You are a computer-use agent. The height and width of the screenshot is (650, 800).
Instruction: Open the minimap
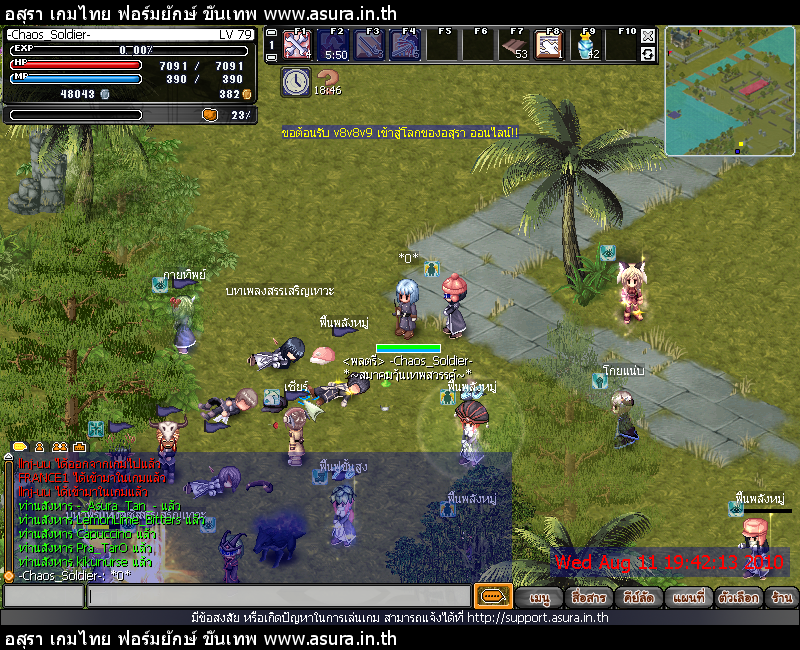tap(730, 91)
